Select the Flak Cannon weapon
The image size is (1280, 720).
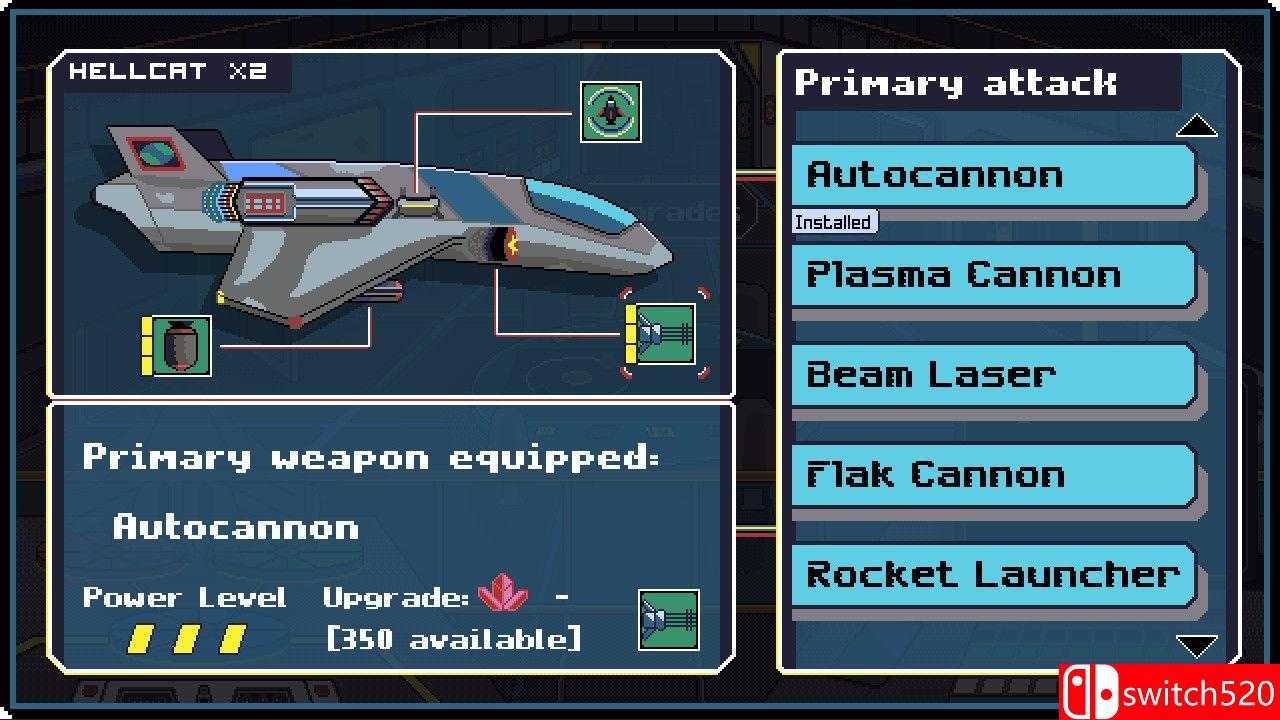[992, 475]
